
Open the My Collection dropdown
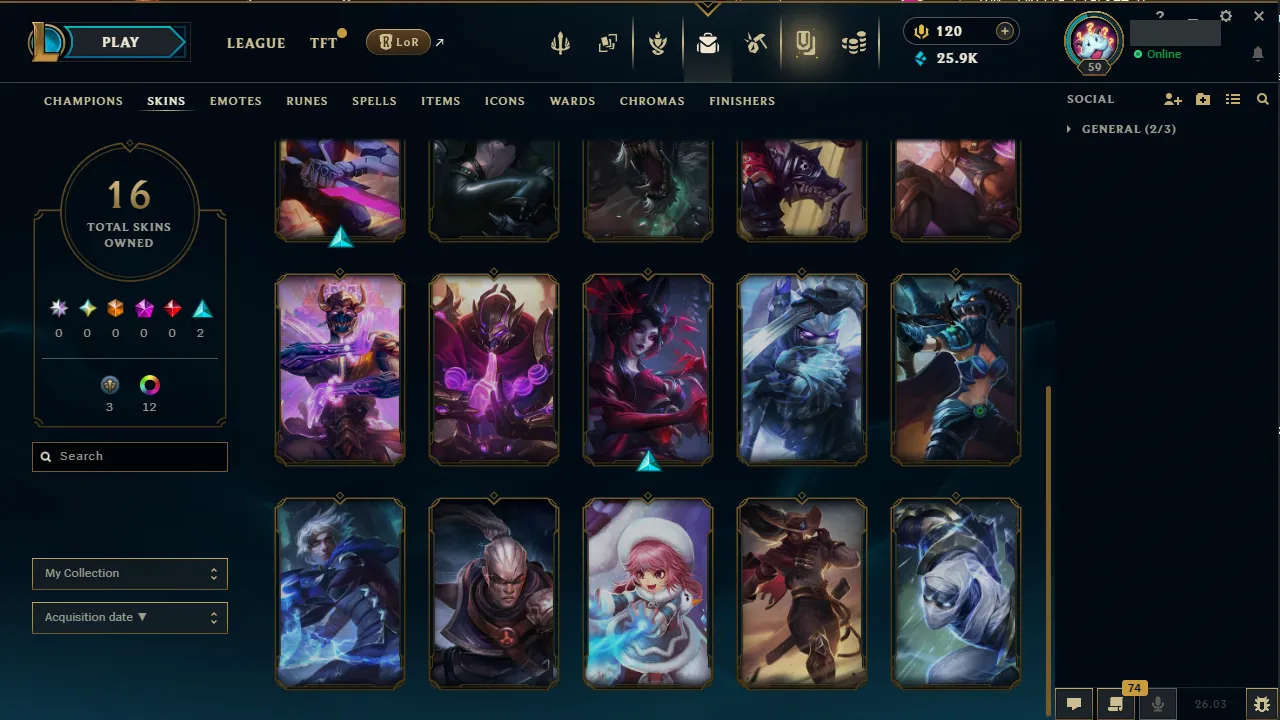pos(129,573)
